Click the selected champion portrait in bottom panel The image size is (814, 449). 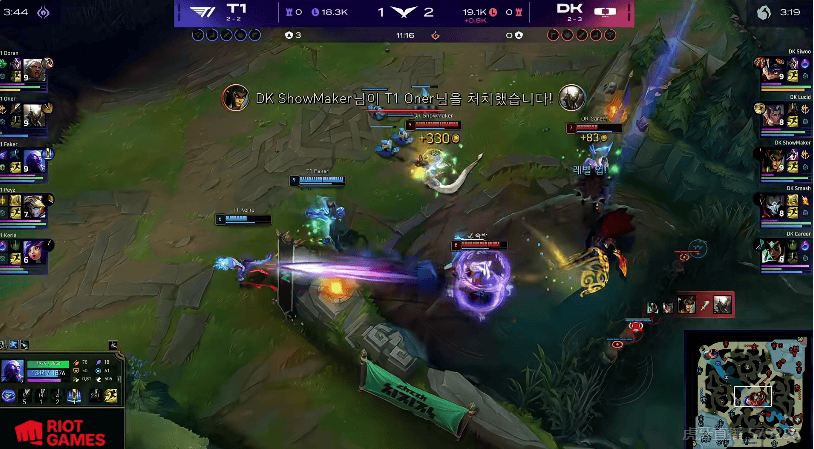click(13, 373)
